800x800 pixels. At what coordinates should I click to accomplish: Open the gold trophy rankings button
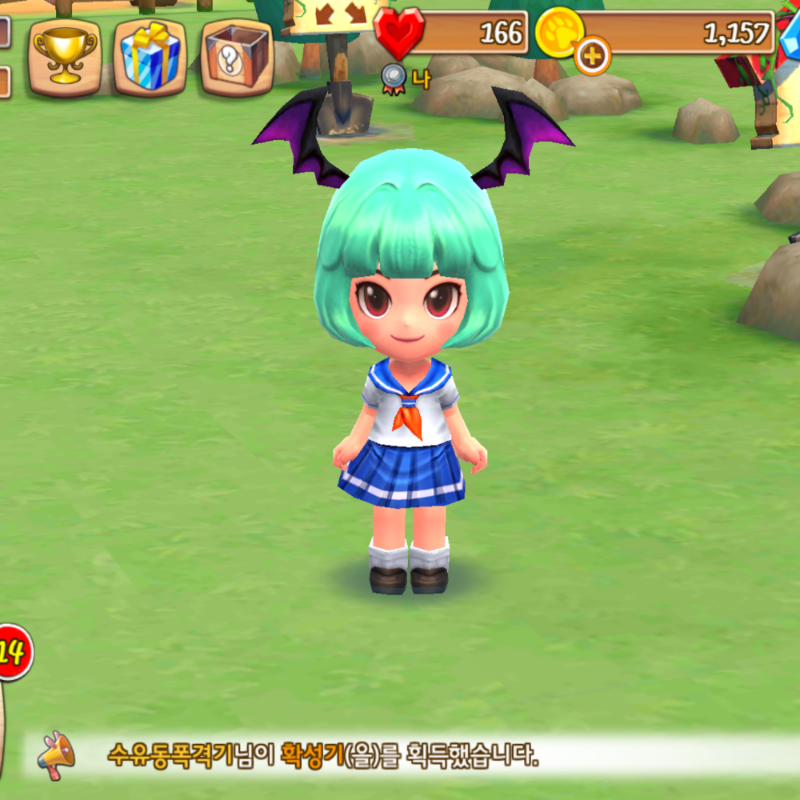pyautogui.click(x=64, y=55)
